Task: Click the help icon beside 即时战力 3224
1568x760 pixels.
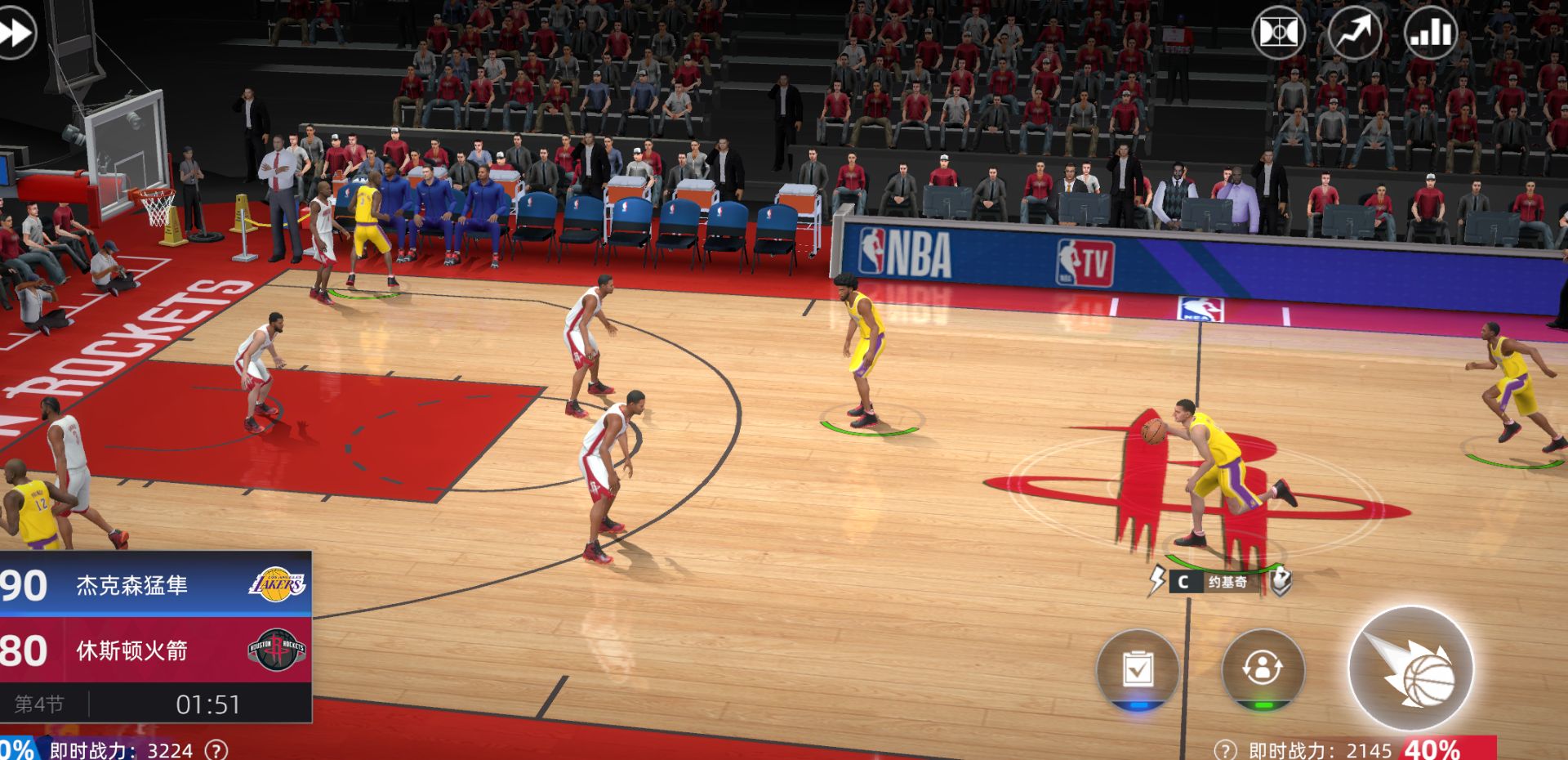Action: (x=216, y=750)
